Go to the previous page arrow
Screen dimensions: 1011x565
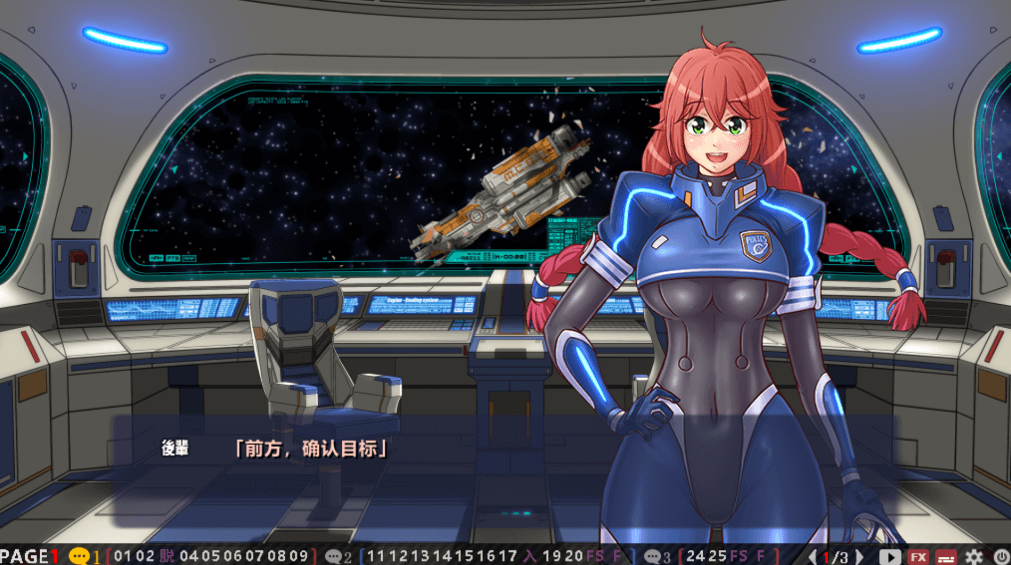(x=812, y=556)
